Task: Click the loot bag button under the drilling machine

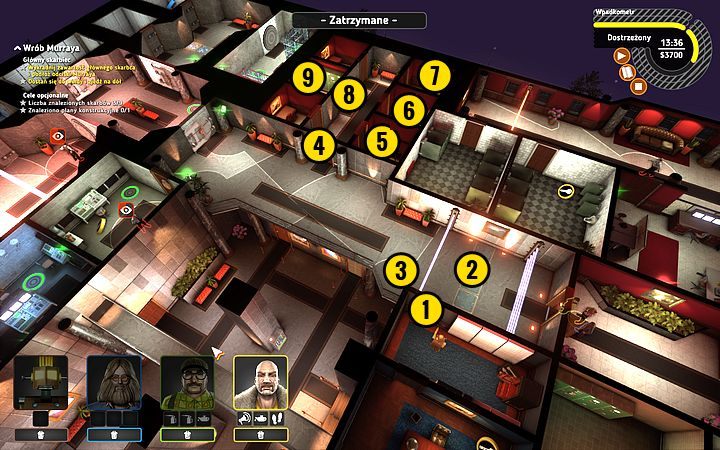Action: pos(41,435)
